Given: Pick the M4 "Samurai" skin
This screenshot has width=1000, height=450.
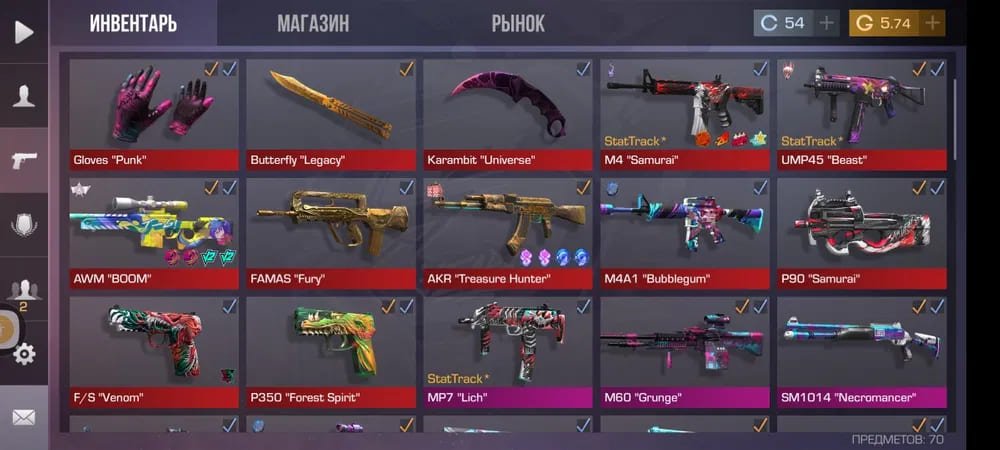Looking at the screenshot, I should click(685, 113).
